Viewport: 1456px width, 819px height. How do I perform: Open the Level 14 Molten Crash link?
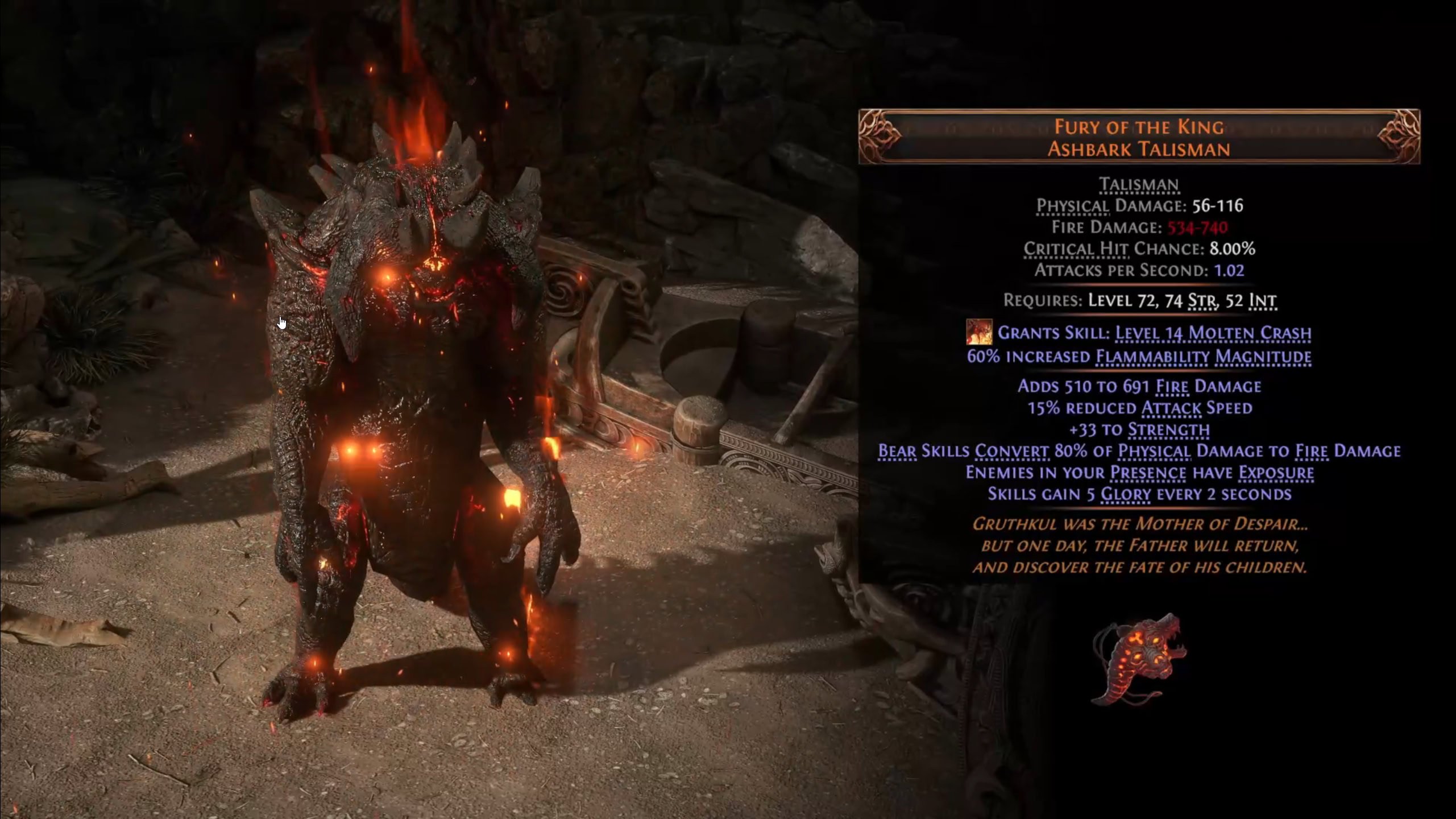1213,333
